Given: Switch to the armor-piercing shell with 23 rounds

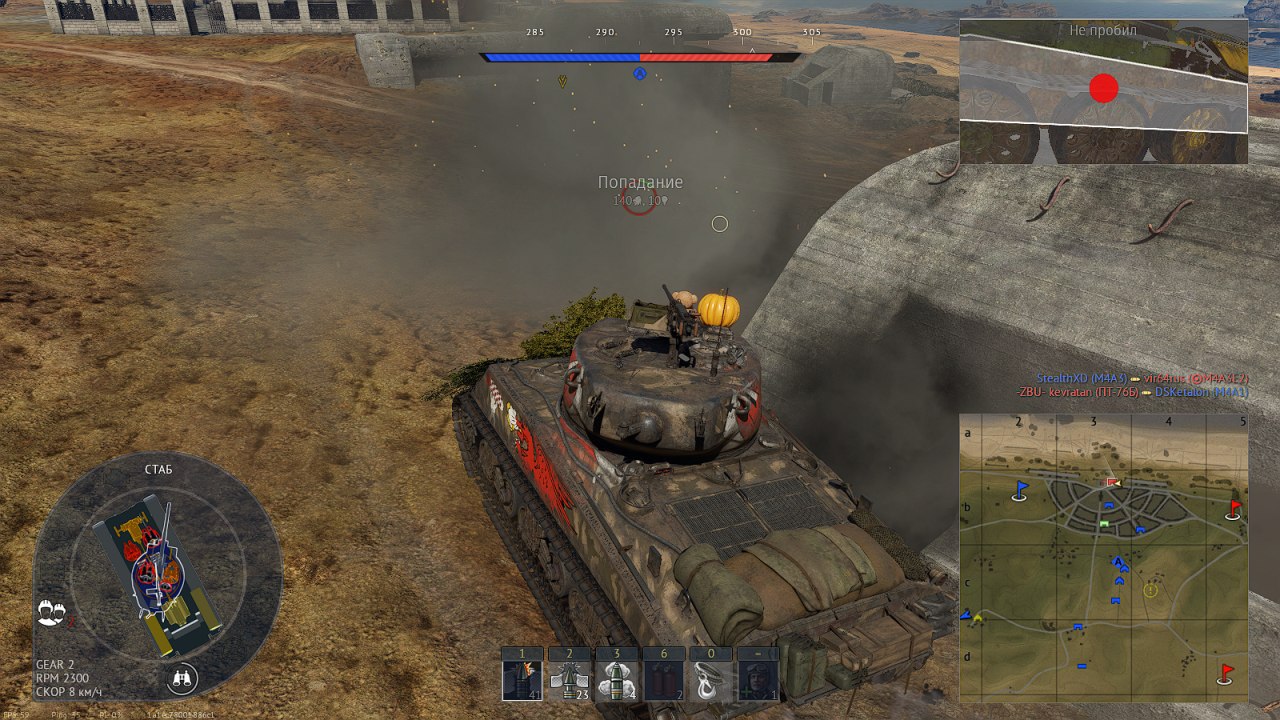Looking at the screenshot, I should click(x=569, y=680).
